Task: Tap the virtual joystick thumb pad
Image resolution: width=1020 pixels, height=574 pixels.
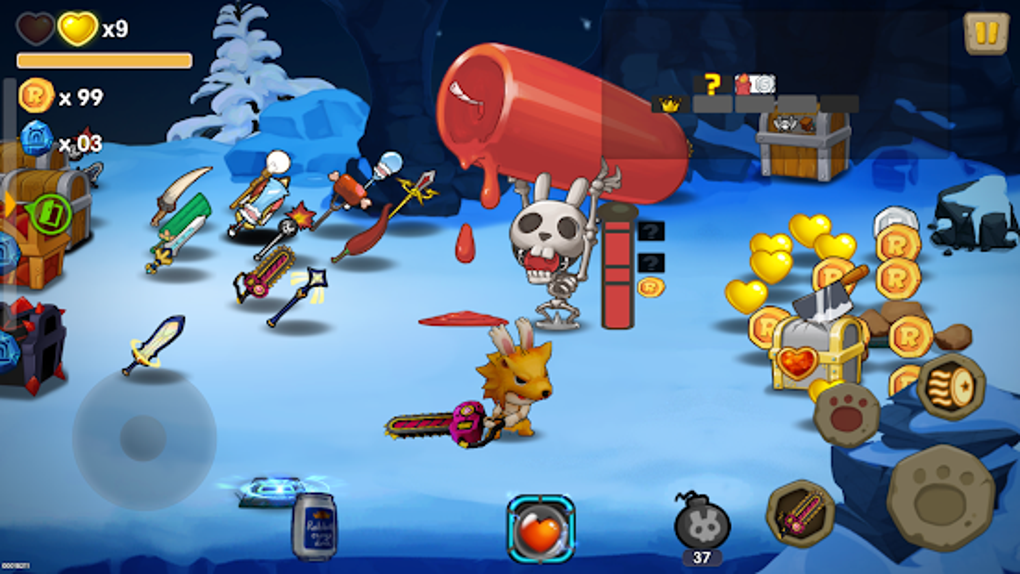Action: click(x=144, y=438)
